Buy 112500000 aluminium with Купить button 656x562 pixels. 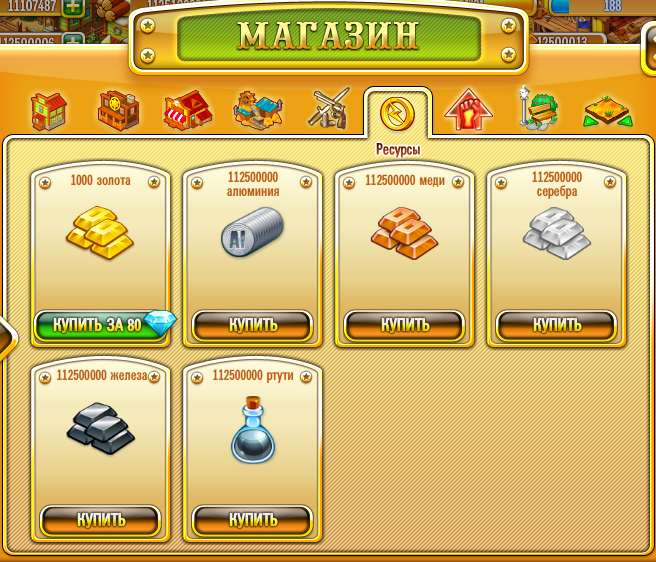coord(252,325)
